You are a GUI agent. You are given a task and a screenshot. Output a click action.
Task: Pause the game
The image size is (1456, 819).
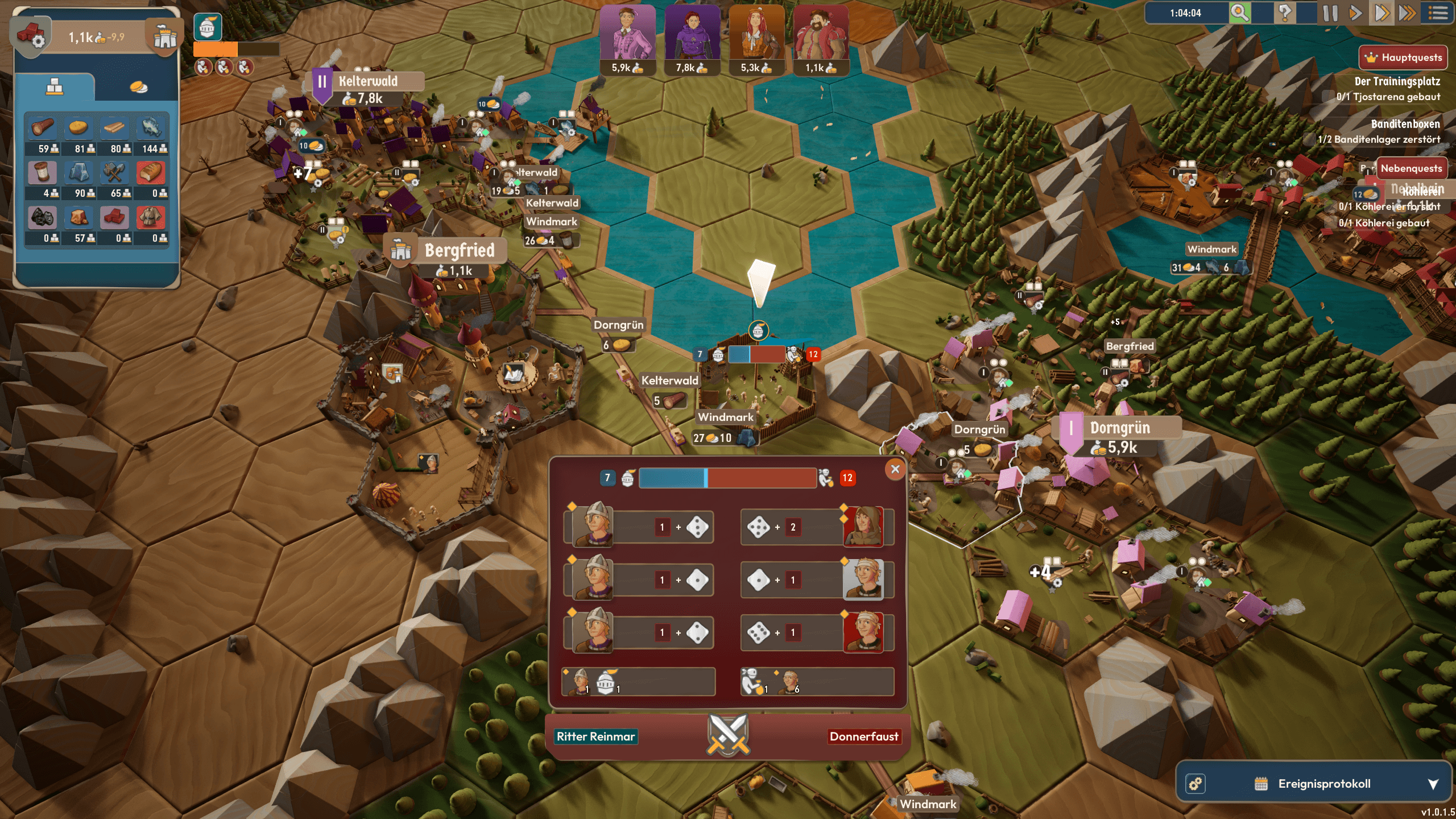click(x=1330, y=13)
